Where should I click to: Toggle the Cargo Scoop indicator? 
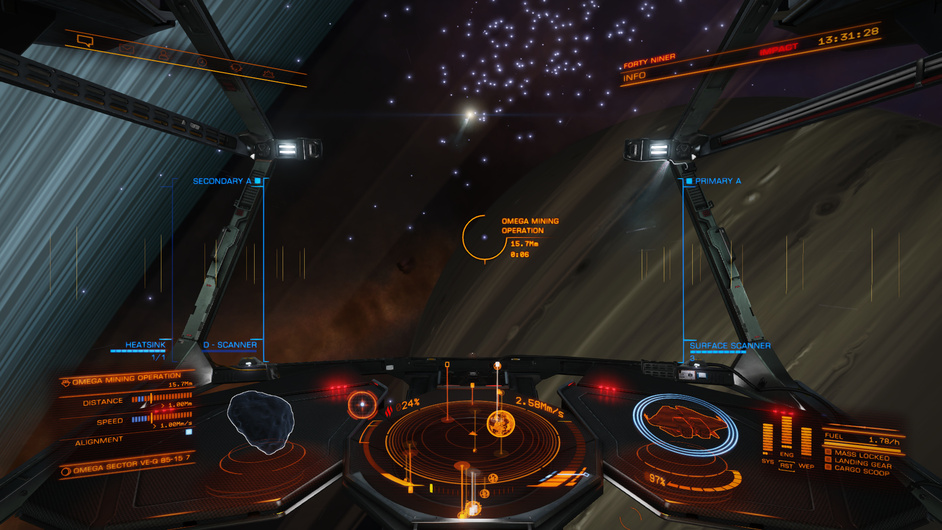(x=860, y=471)
